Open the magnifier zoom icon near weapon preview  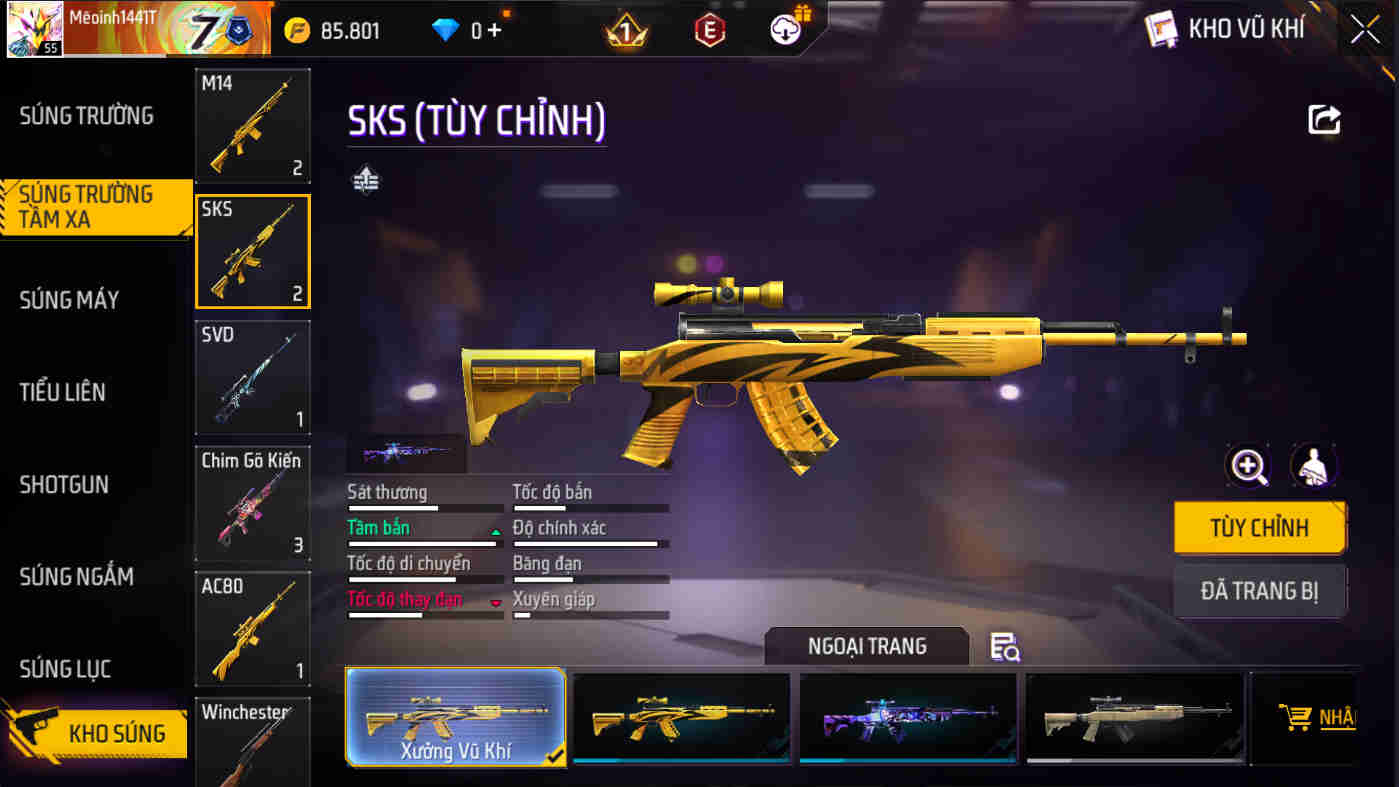click(x=1249, y=466)
